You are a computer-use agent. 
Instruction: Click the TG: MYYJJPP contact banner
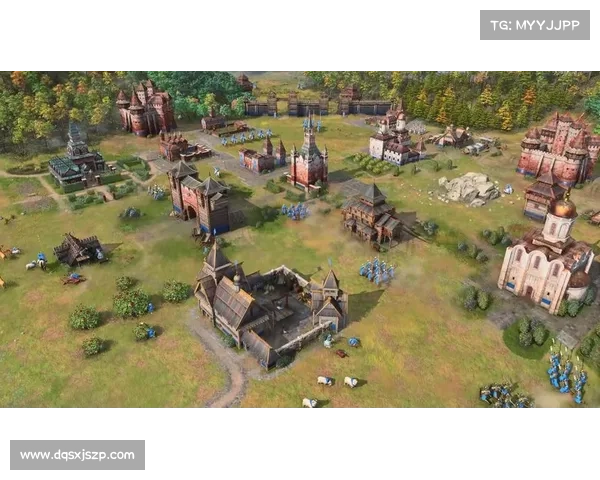535,24
